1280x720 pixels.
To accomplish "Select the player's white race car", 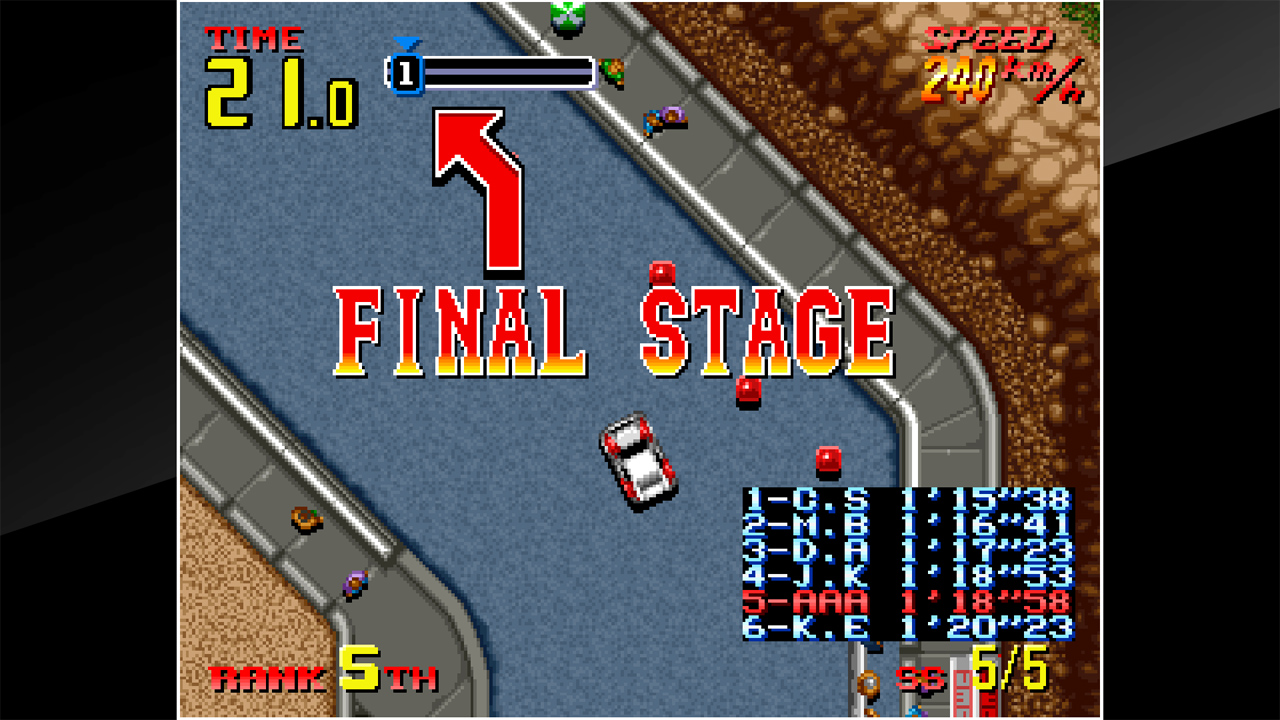I will (640, 460).
